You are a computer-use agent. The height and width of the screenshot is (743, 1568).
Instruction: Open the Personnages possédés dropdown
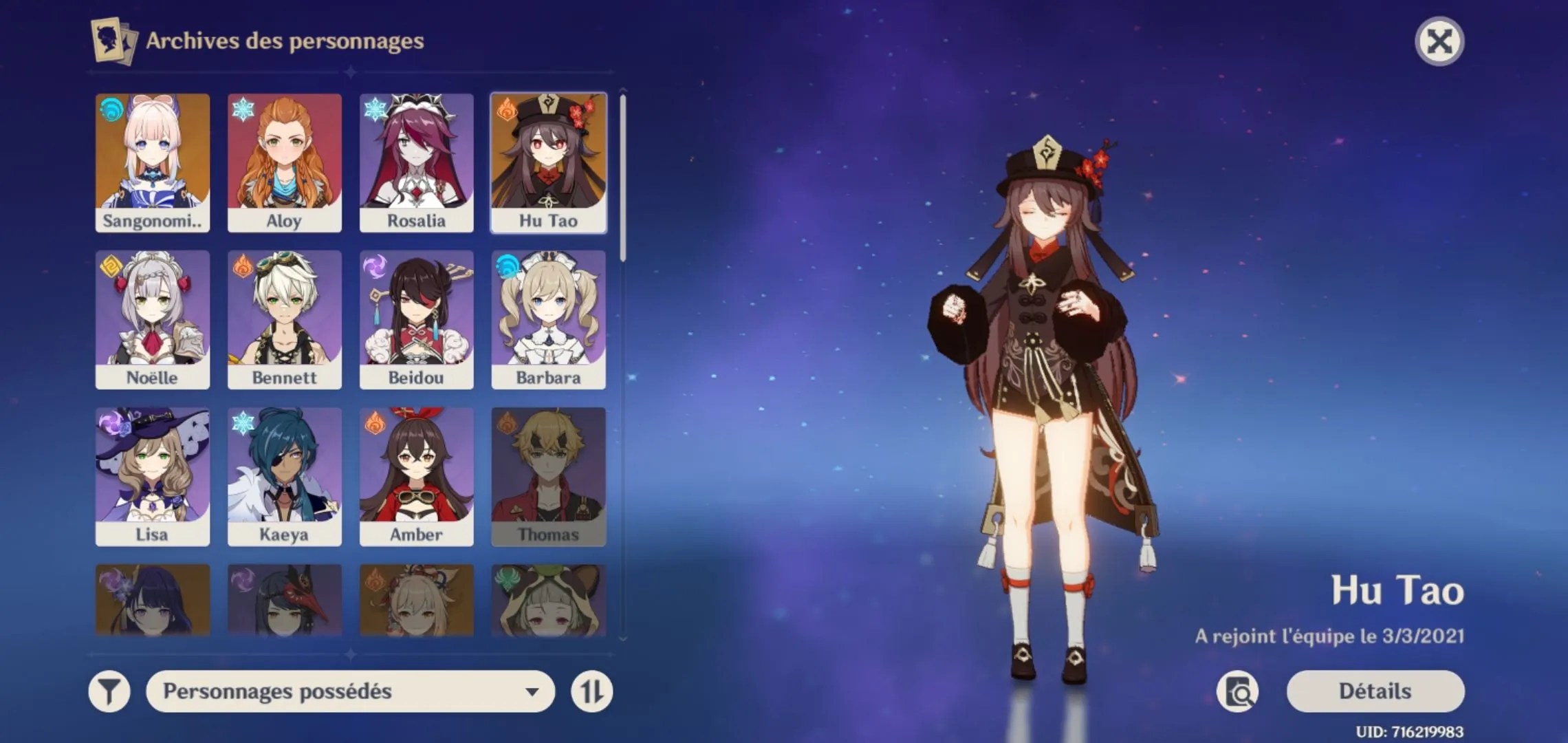point(350,691)
